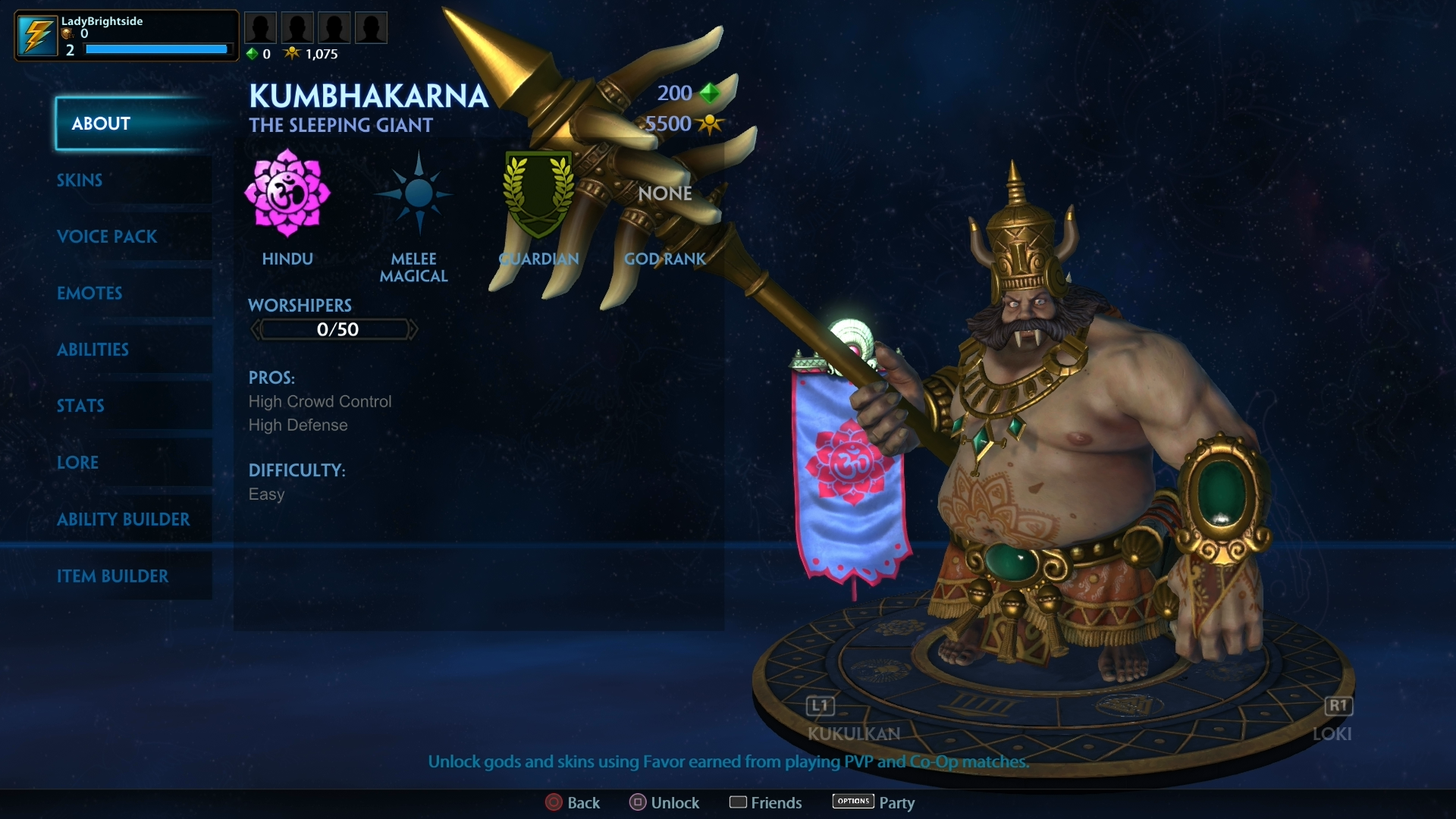Open the Skins tab
The image size is (1456, 819).
(x=79, y=180)
